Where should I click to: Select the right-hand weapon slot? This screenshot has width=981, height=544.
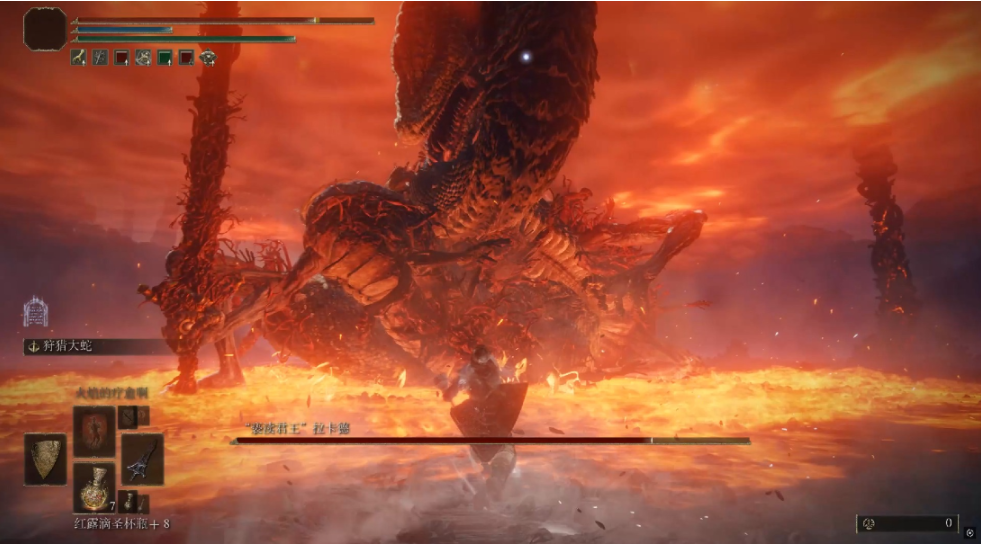(141, 459)
